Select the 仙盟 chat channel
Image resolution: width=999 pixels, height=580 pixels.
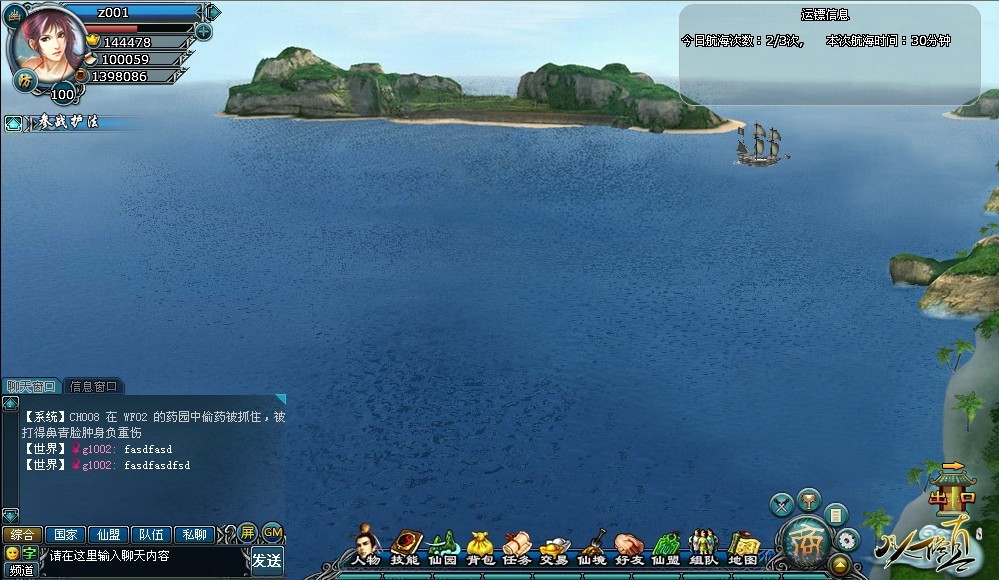pyautogui.click(x=107, y=534)
